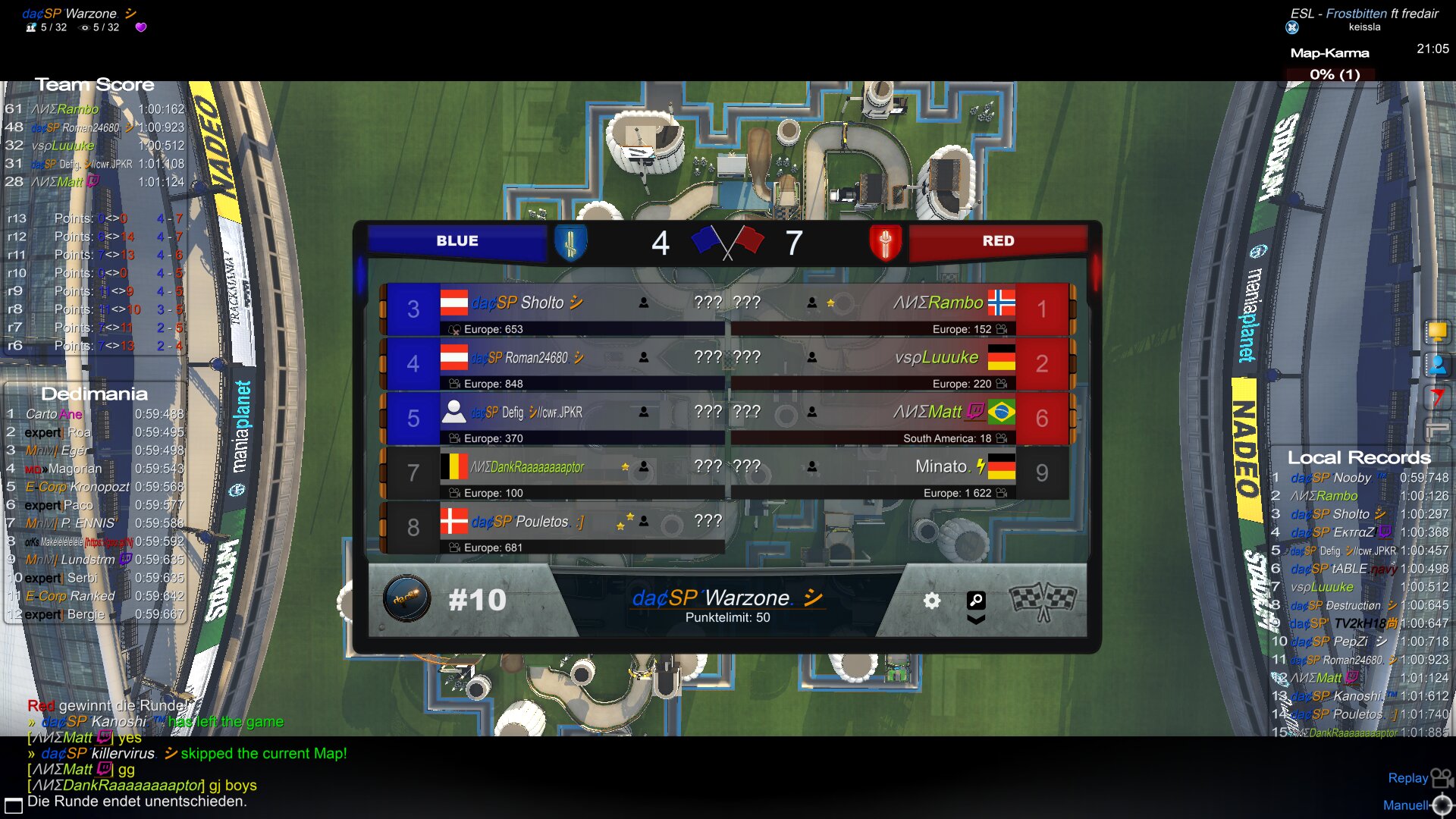Click the magnifying glass icon on scoreboard
The width and height of the screenshot is (1456, 819).
pos(976,601)
